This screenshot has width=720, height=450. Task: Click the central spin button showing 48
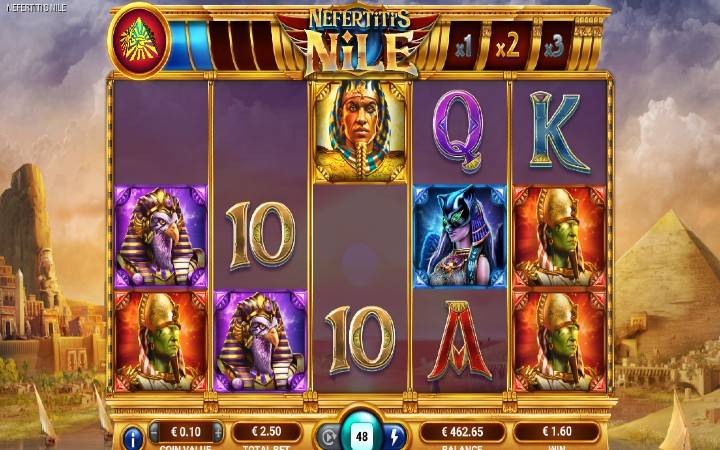(360, 436)
